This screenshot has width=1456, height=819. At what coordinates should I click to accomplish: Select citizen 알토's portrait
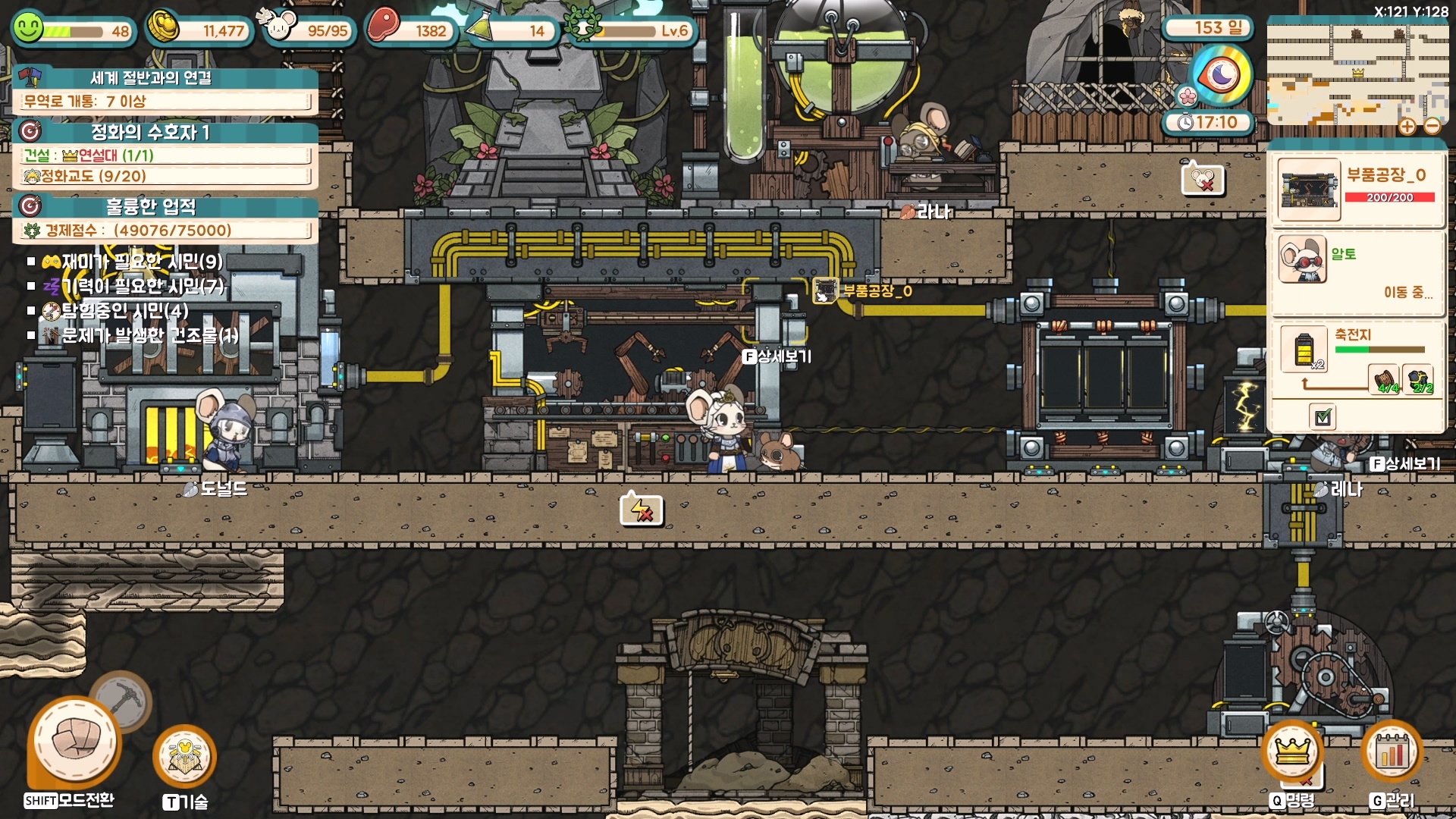click(1302, 259)
